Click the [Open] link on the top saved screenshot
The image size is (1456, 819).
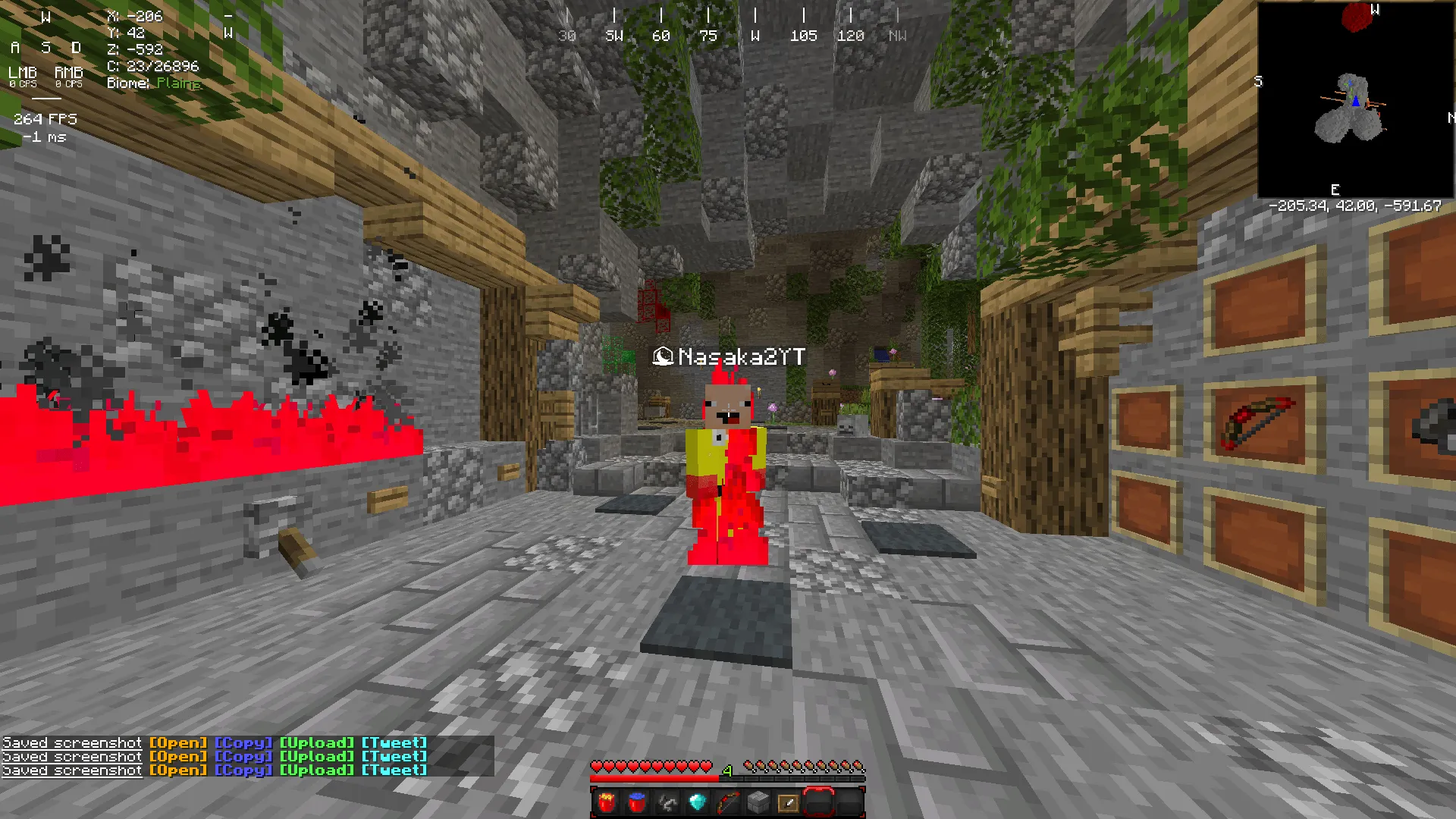click(179, 742)
